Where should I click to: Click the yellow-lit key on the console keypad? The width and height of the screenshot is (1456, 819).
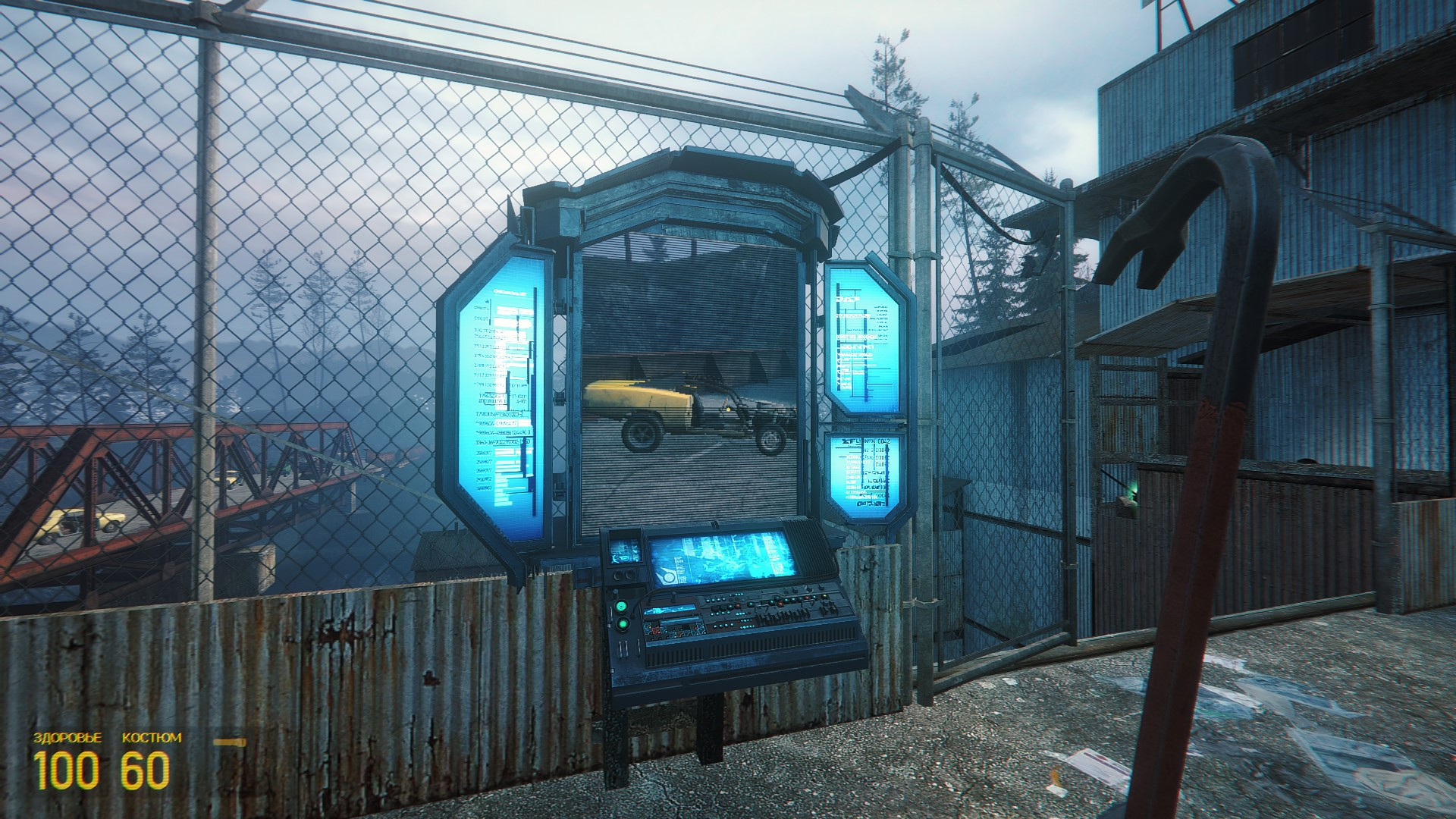coord(826,596)
